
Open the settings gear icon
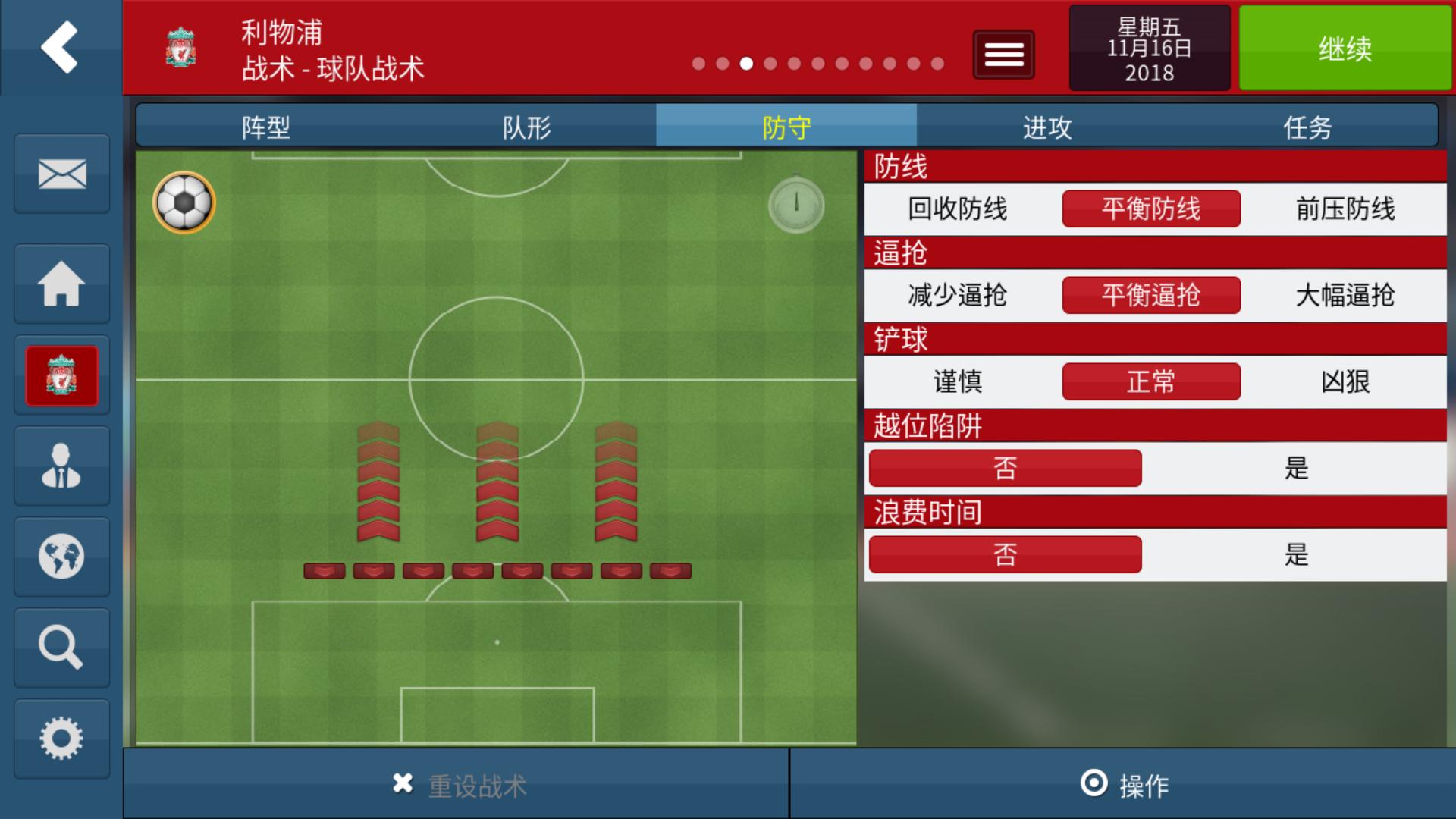[x=61, y=736]
